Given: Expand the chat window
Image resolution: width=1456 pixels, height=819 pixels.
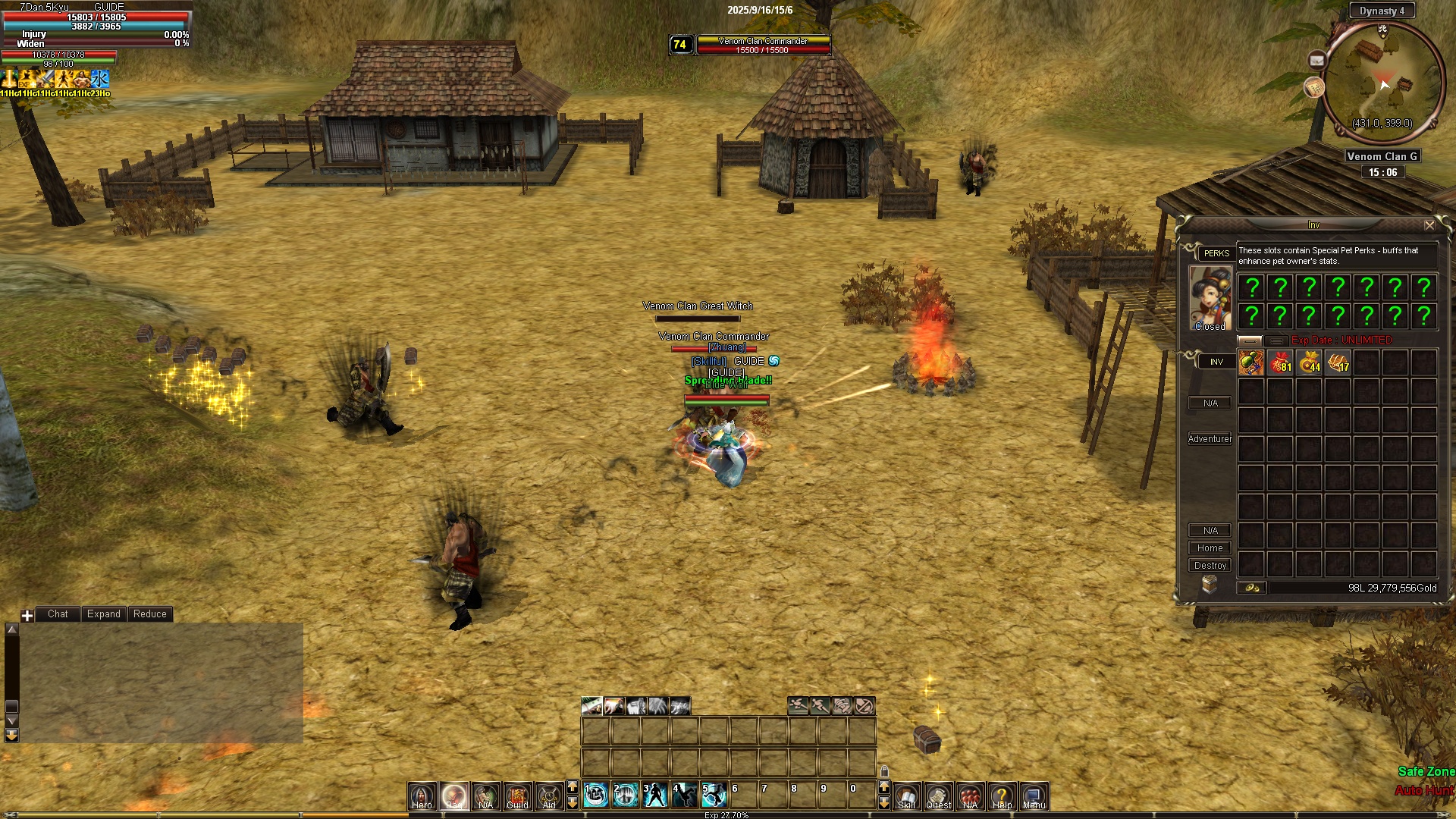Looking at the screenshot, I should [103, 614].
